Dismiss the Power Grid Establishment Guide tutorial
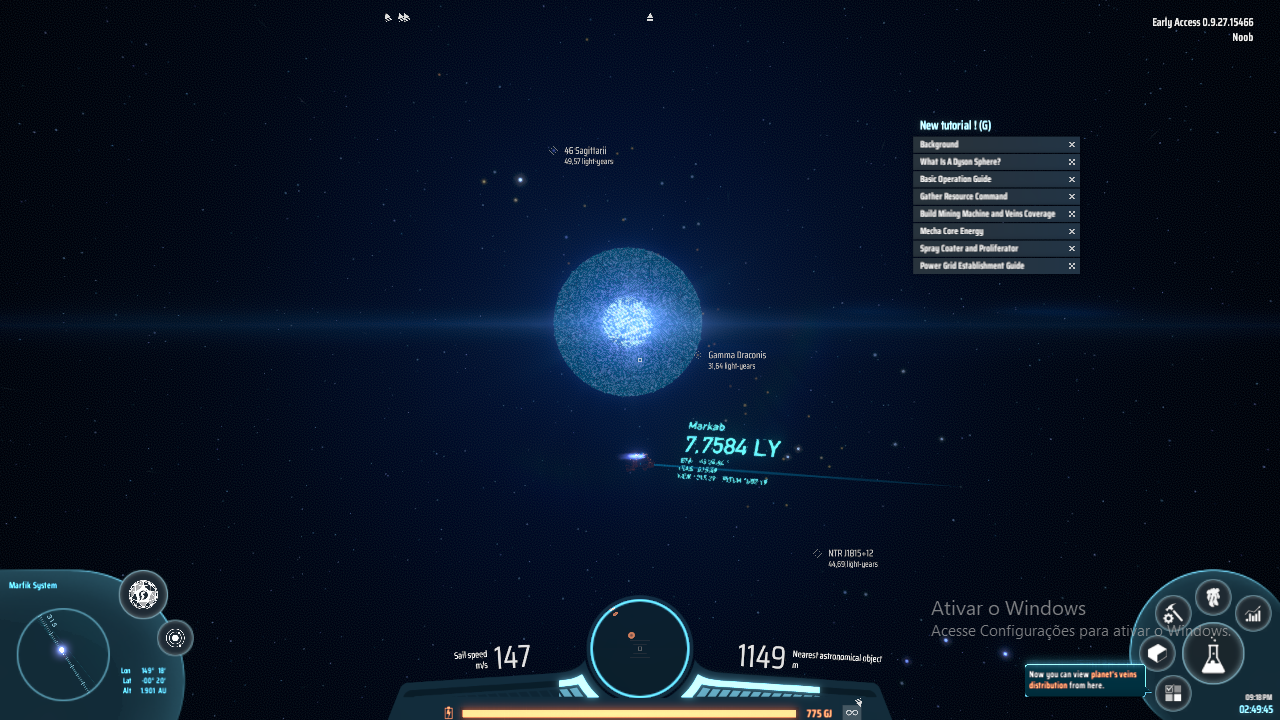Image resolution: width=1280 pixels, height=720 pixels. pyautogui.click(x=1071, y=266)
